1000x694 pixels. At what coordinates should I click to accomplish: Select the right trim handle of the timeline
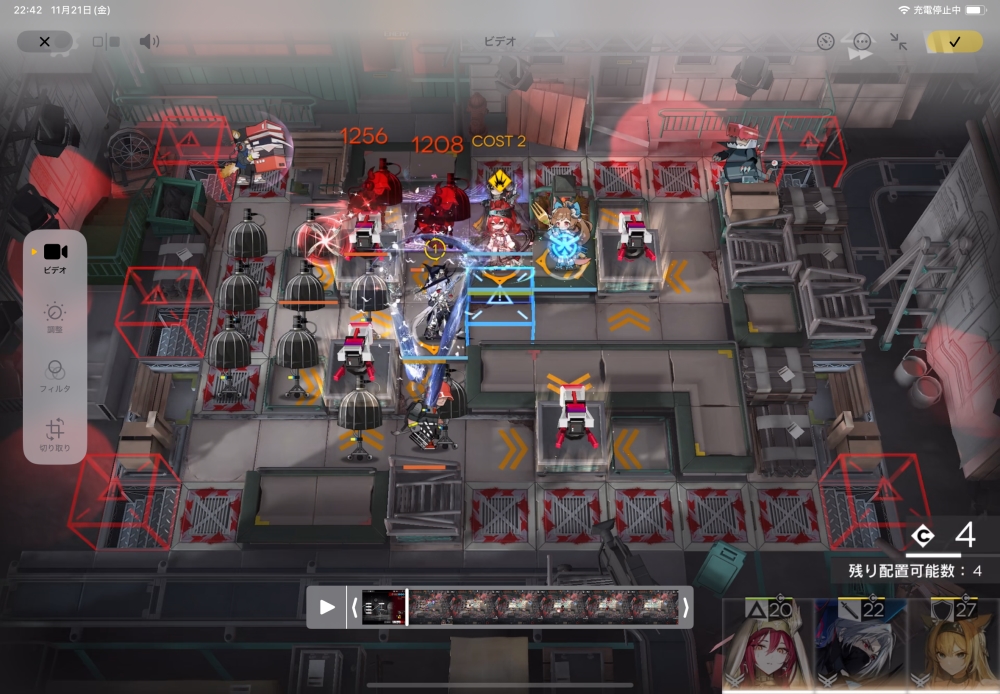point(685,607)
